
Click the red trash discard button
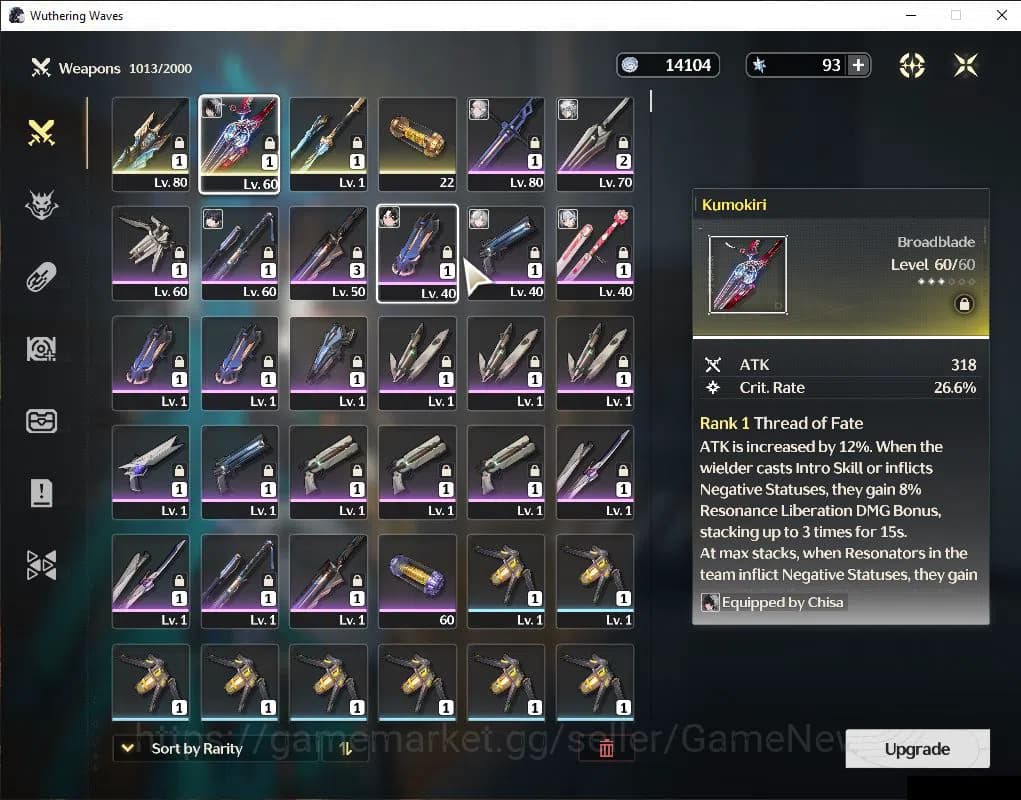click(606, 748)
